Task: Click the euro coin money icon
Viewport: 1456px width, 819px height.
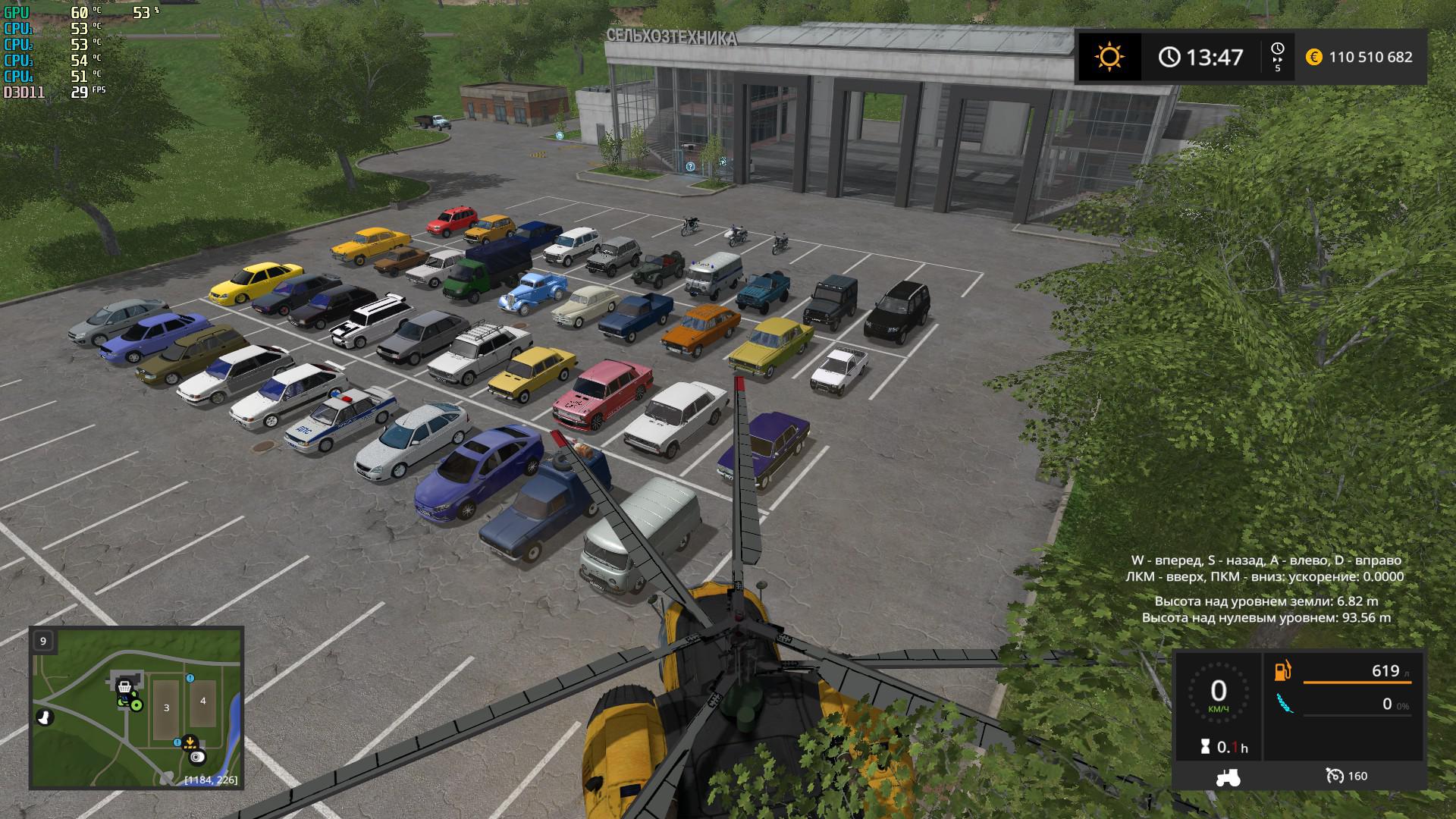Action: coord(1314,57)
